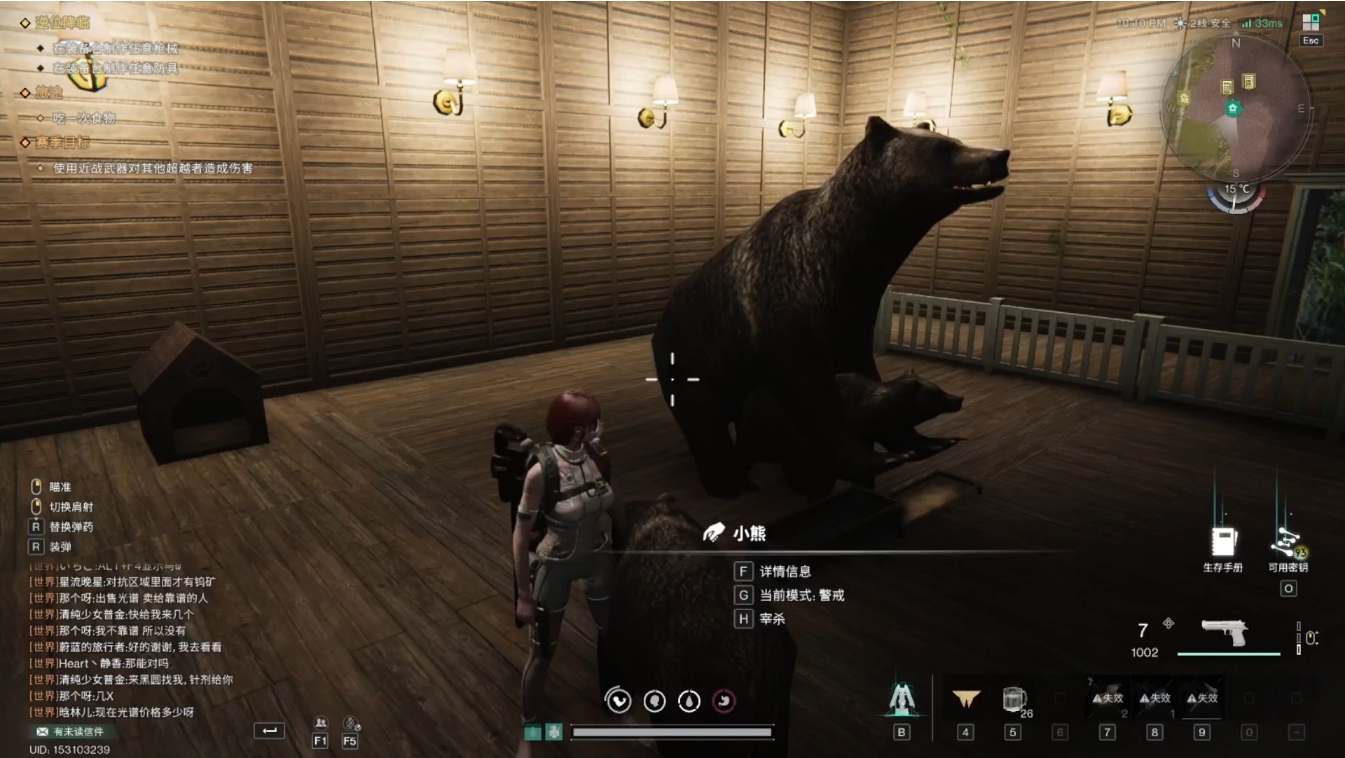Select the first disabled 失效 hotbar slot
Viewport: 1345px width, 758px height.
[x=1107, y=698]
